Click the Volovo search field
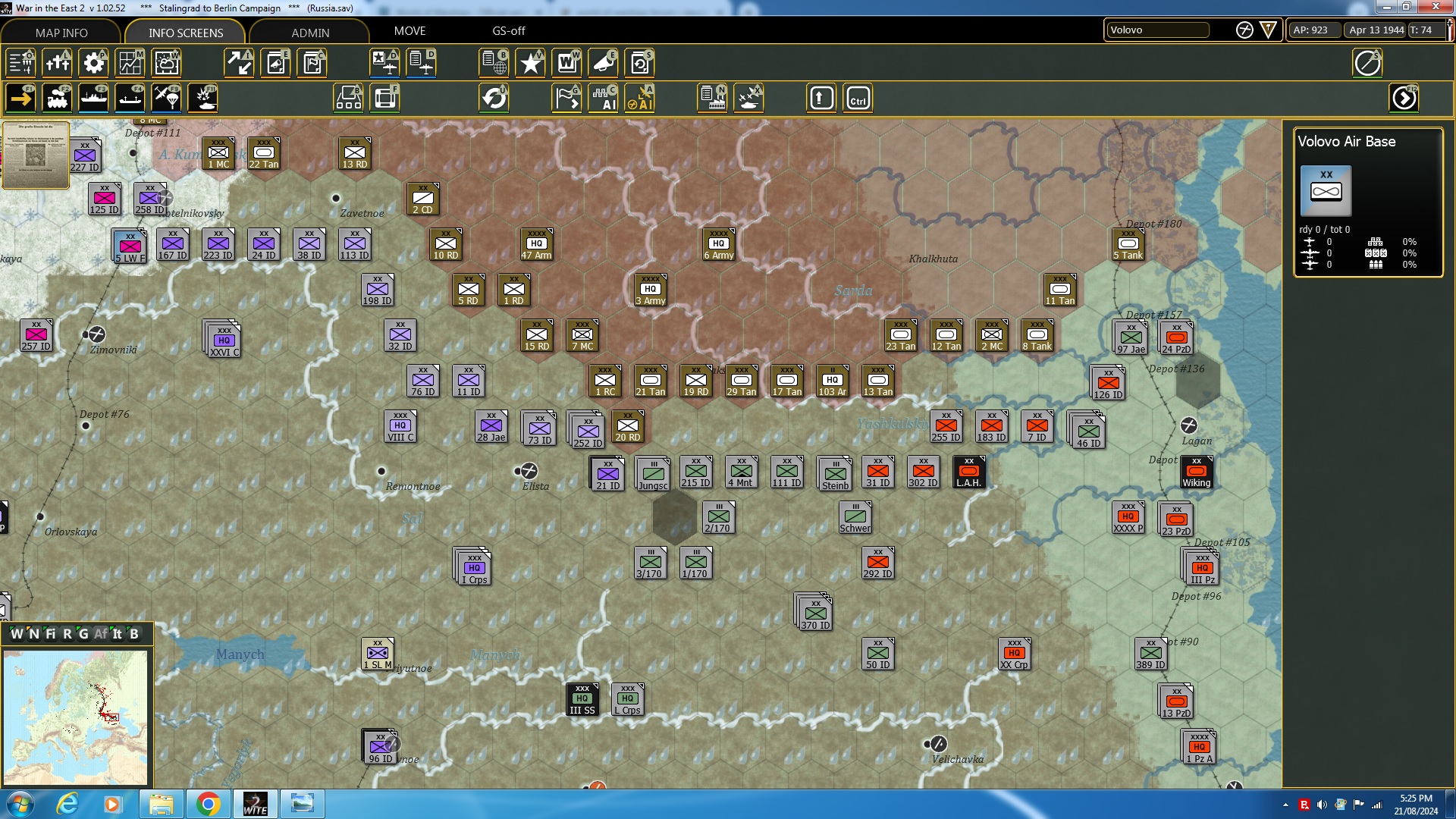This screenshot has width=1456, height=819. click(1158, 30)
